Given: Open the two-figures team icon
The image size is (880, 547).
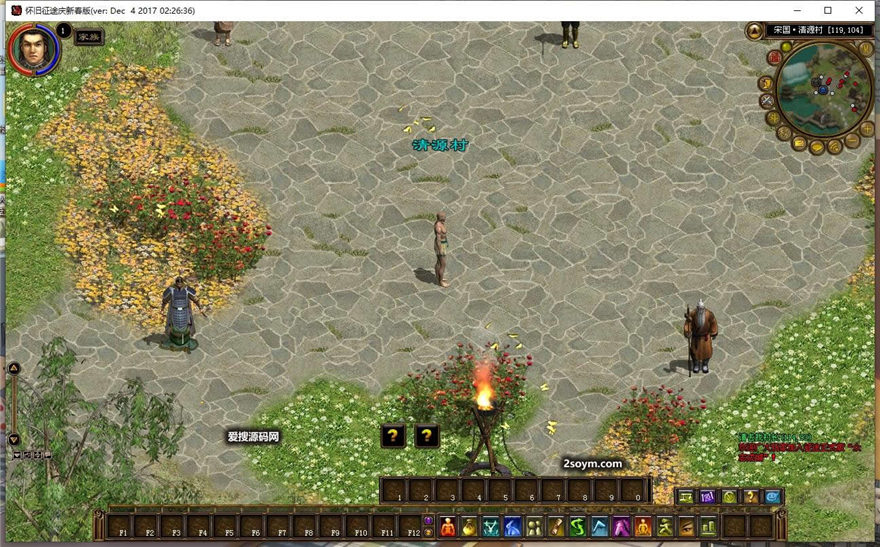Looking at the screenshot, I should point(535,526).
